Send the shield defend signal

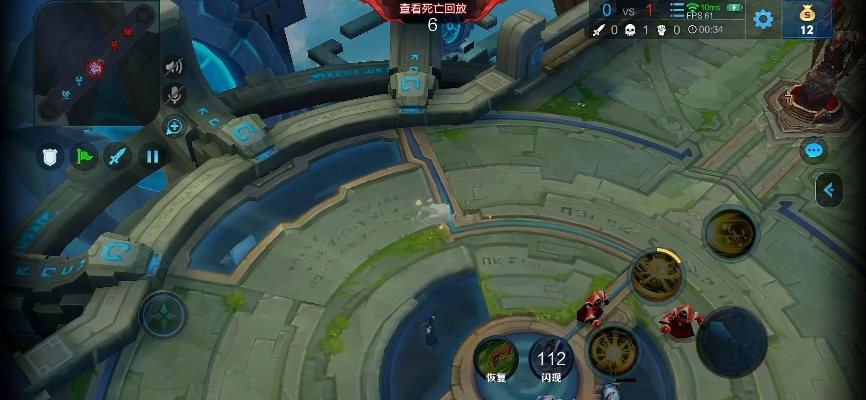click(x=50, y=156)
